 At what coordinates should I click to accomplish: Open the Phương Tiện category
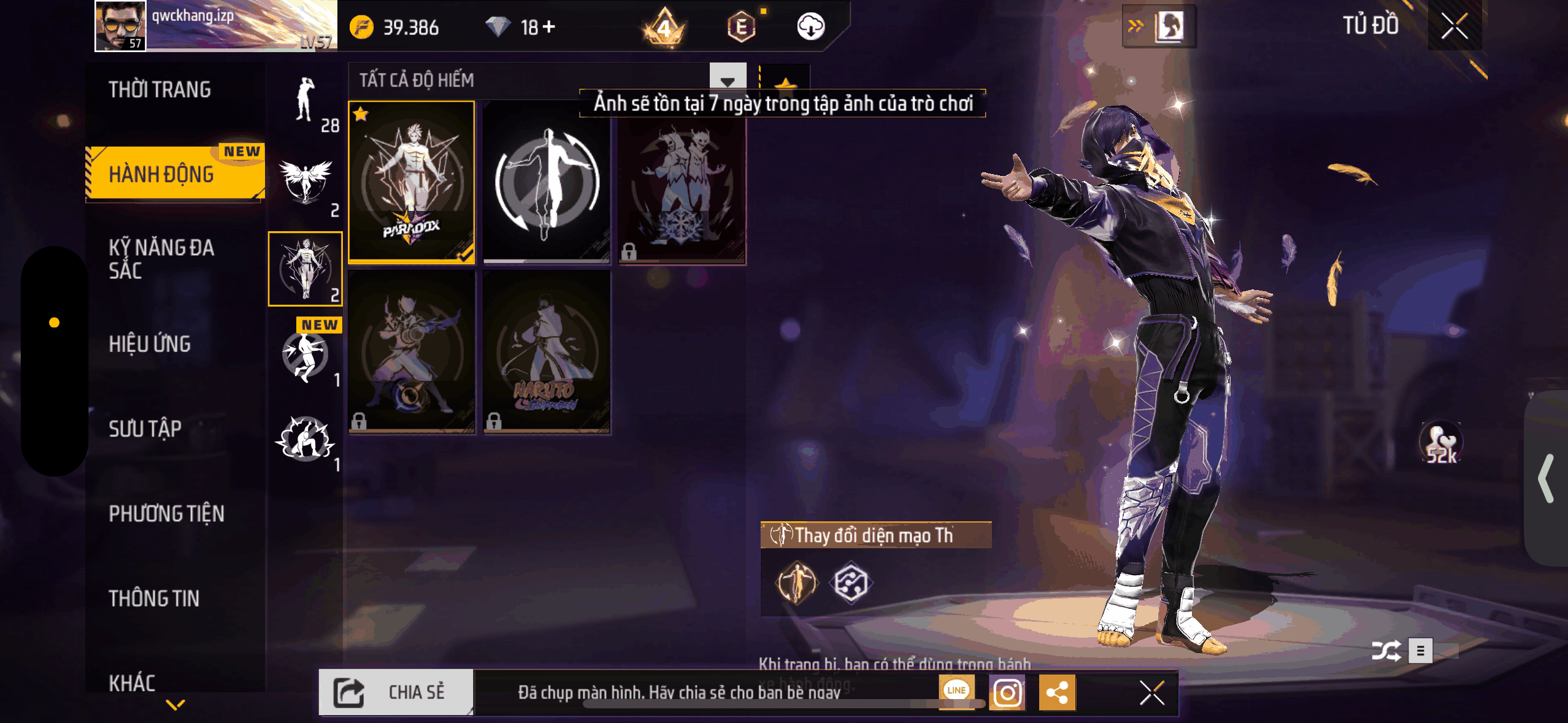pyautogui.click(x=166, y=514)
